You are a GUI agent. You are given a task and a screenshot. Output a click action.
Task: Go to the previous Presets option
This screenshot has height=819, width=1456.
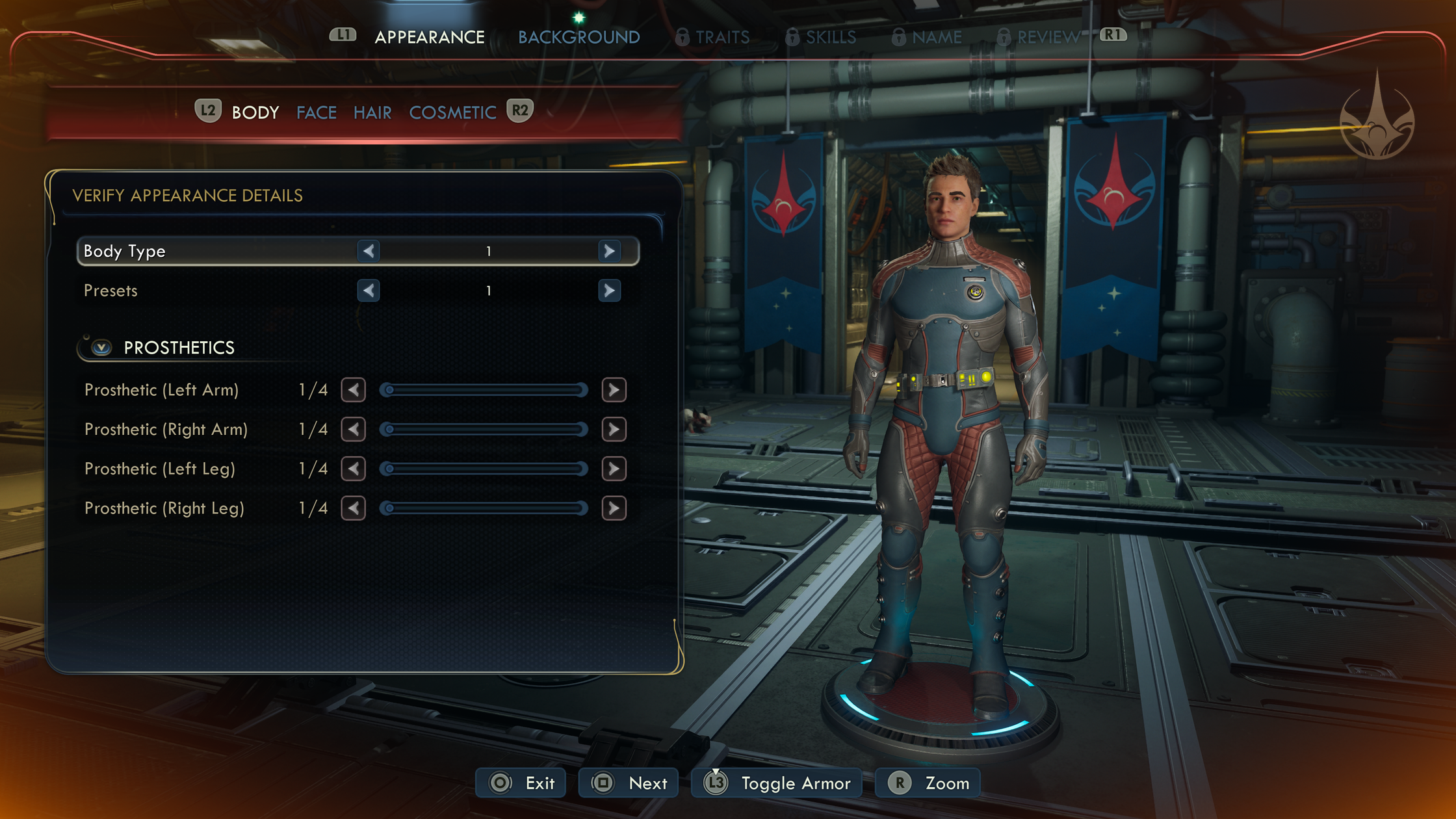pos(369,291)
